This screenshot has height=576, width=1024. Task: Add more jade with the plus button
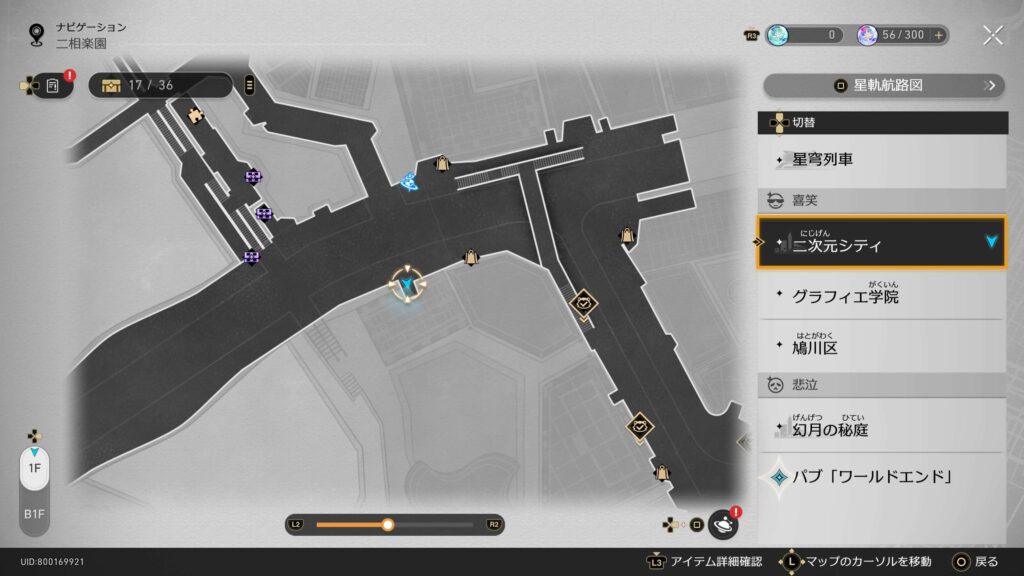(x=938, y=35)
